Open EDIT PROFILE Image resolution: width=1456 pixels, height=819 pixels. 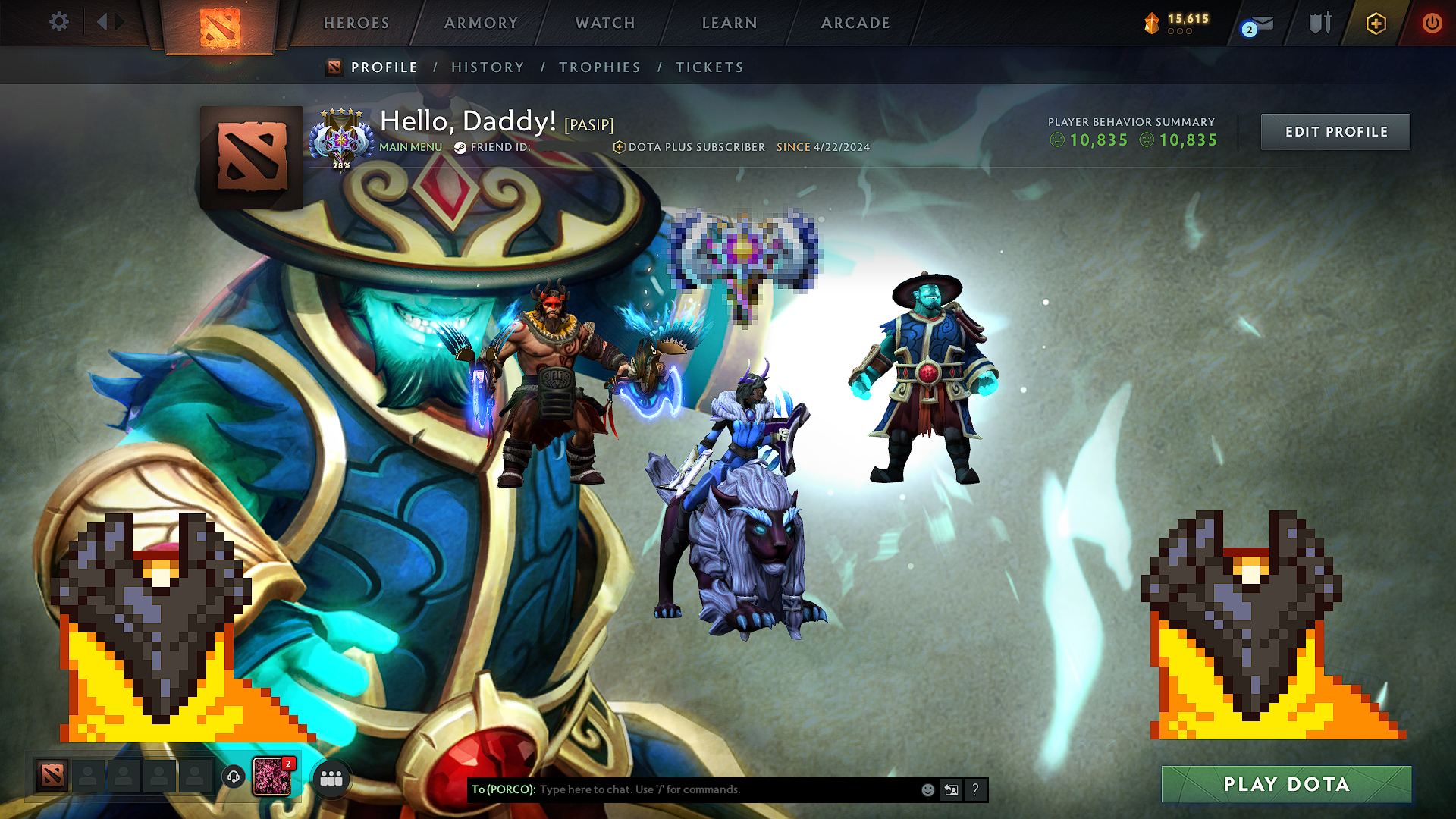coord(1335,131)
